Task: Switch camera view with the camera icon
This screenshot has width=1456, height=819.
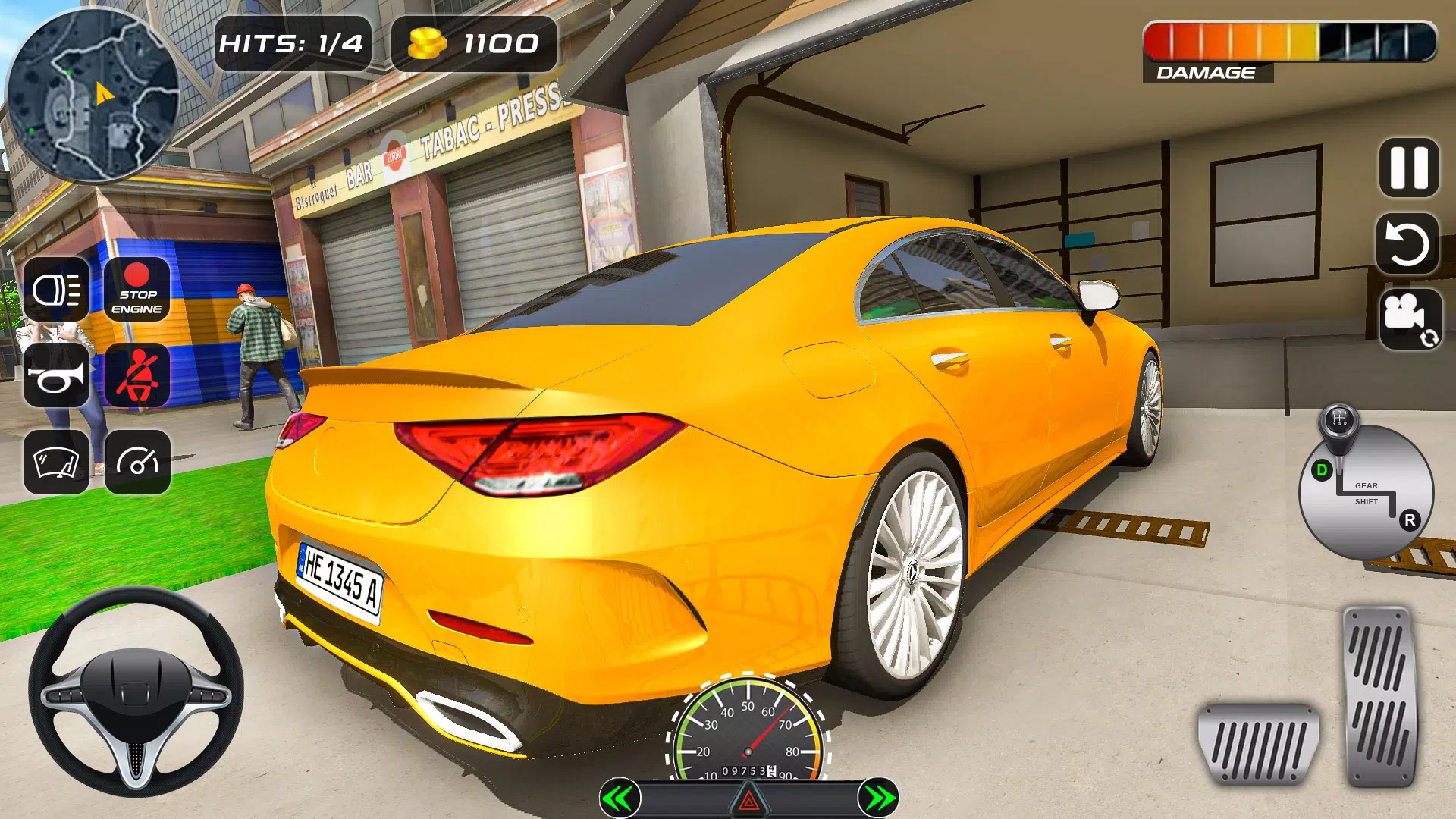Action: (x=1409, y=318)
